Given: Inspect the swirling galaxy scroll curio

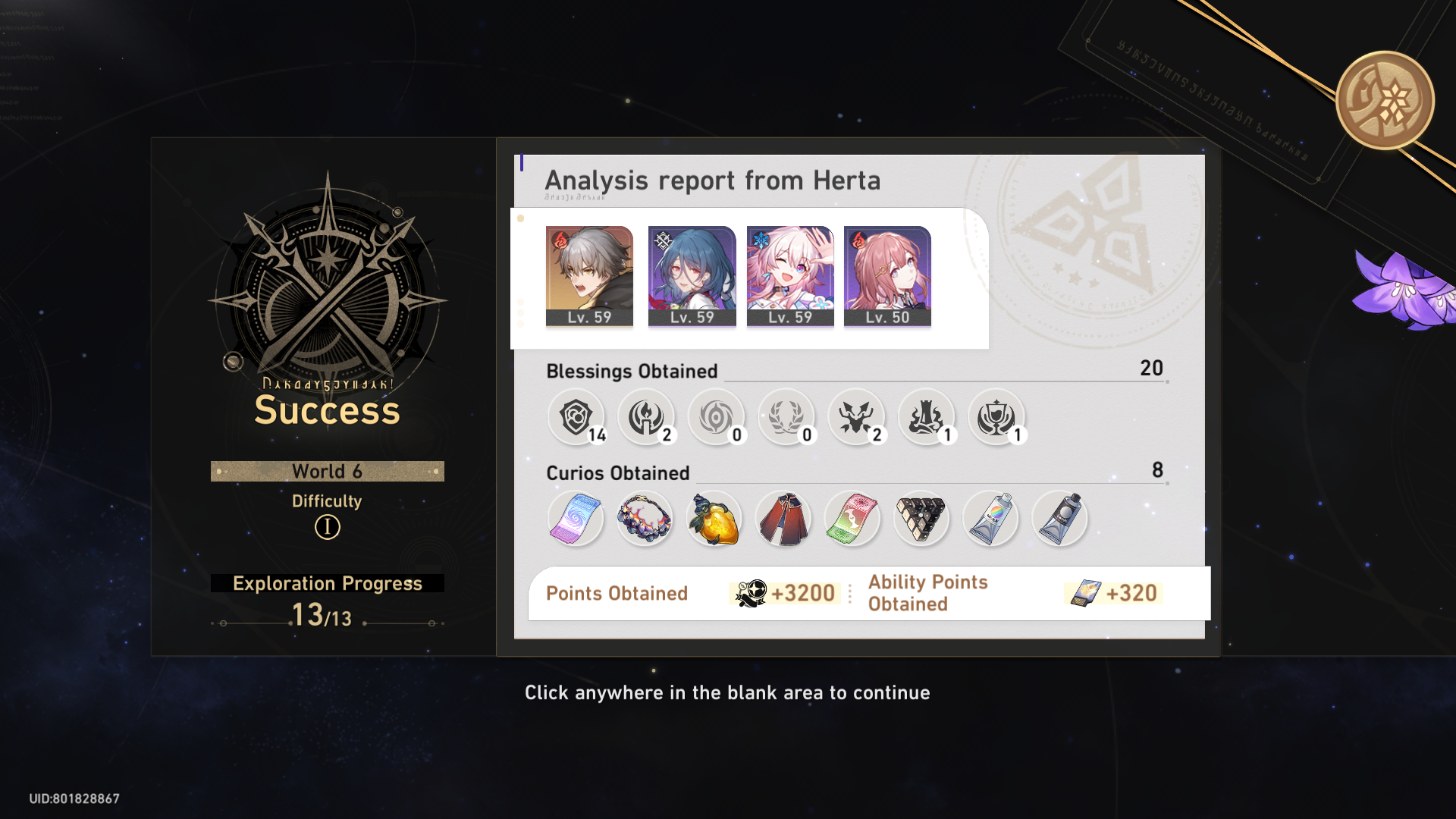Looking at the screenshot, I should pos(575,519).
